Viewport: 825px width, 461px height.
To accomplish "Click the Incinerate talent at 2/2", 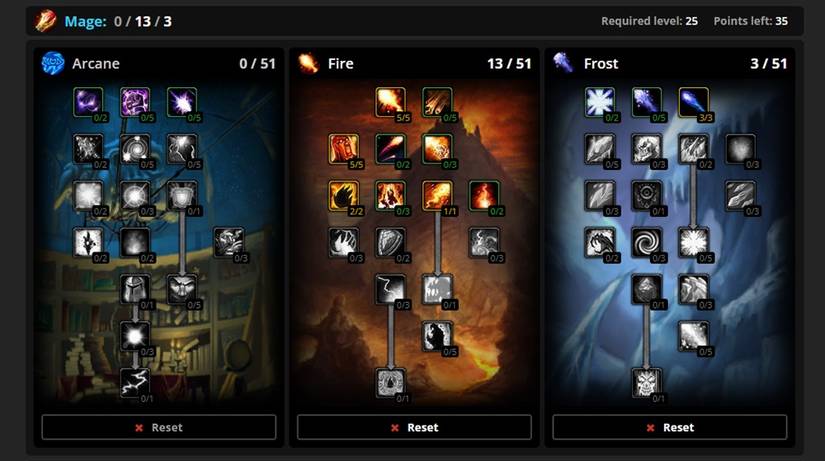I will pos(345,195).
